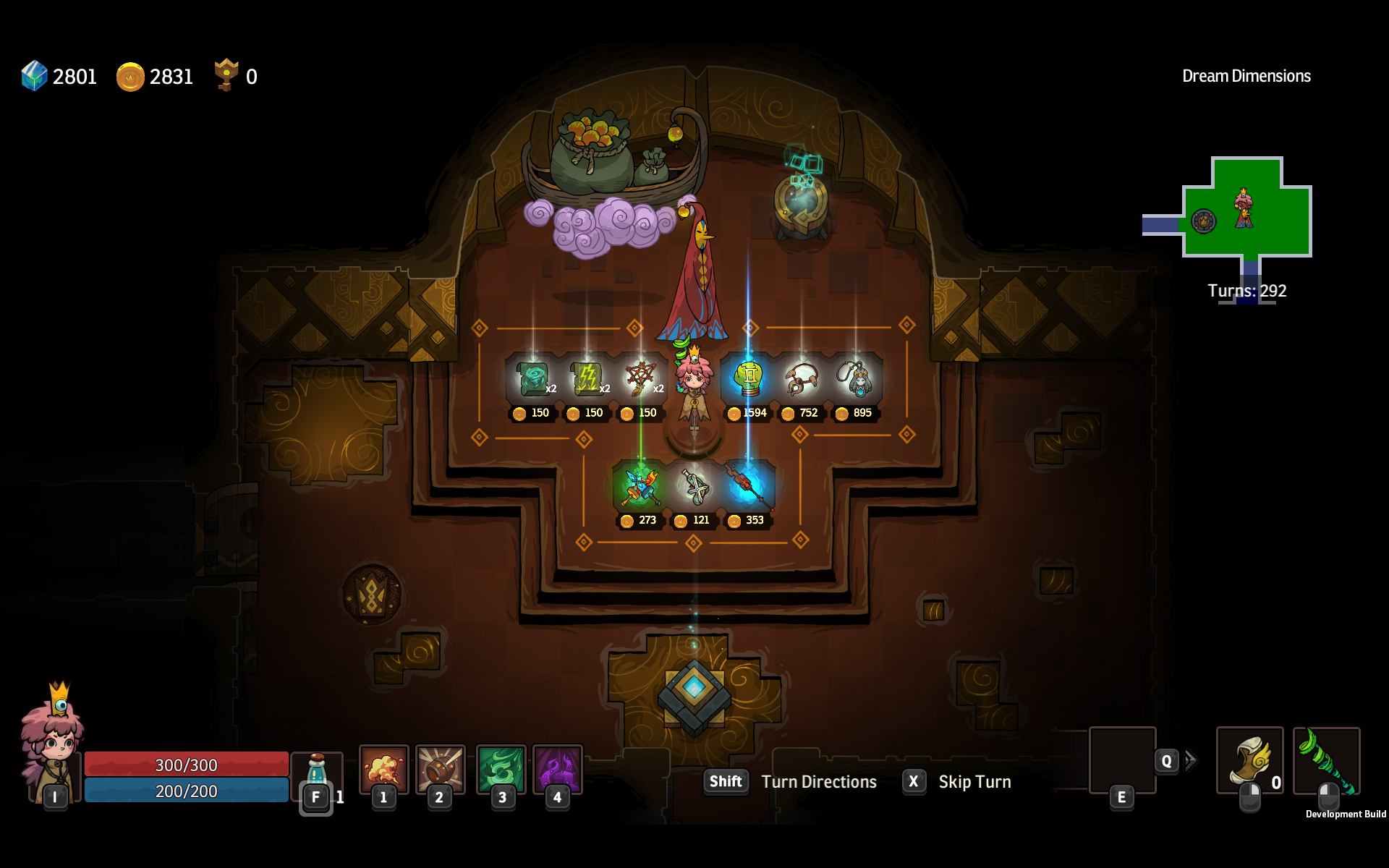Select the Gemini boxing glove for 1594
Image resolution: width=1389 pixels, height=868 pixels.
[x=748, y=378]
